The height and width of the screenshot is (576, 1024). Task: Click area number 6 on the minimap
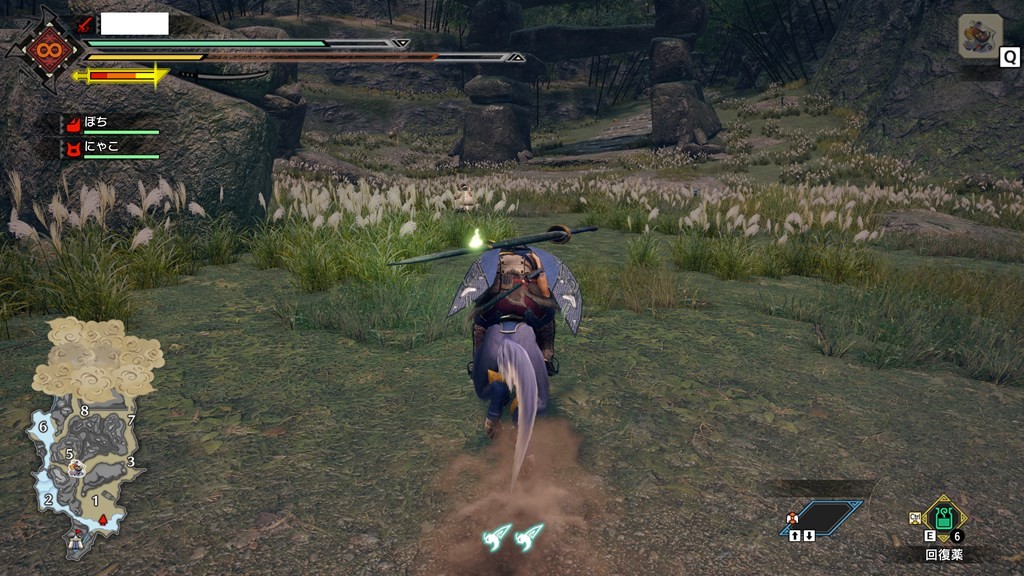tap(42, 427)
